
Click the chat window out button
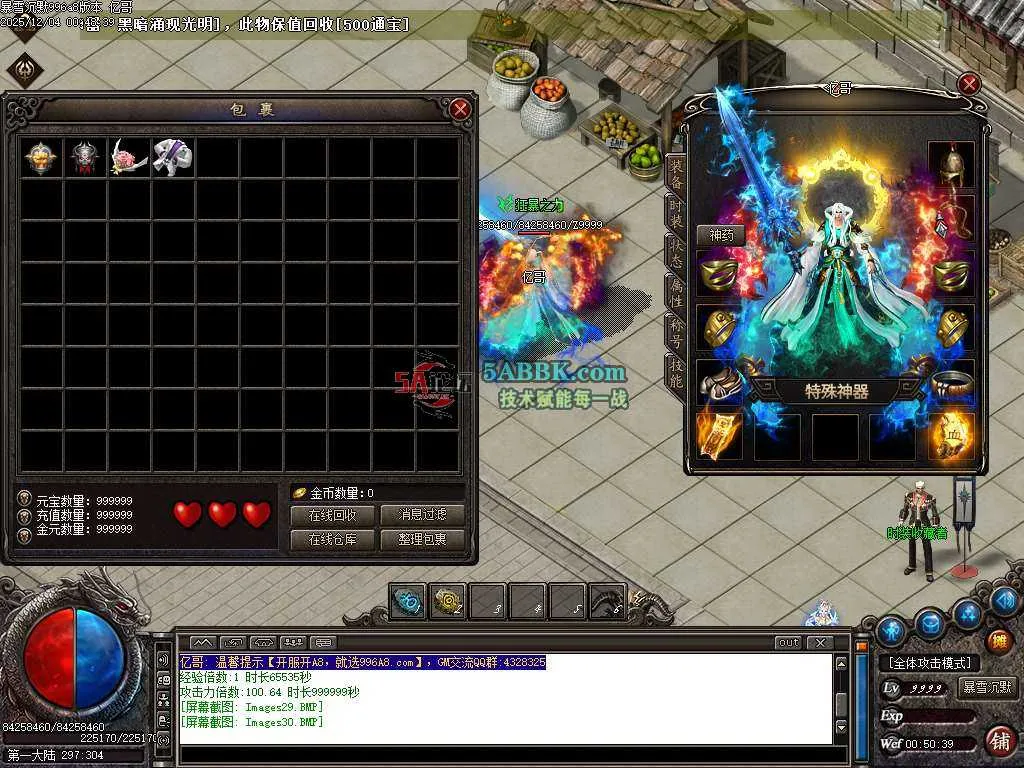pyautogui.click(x=788, y=643)
